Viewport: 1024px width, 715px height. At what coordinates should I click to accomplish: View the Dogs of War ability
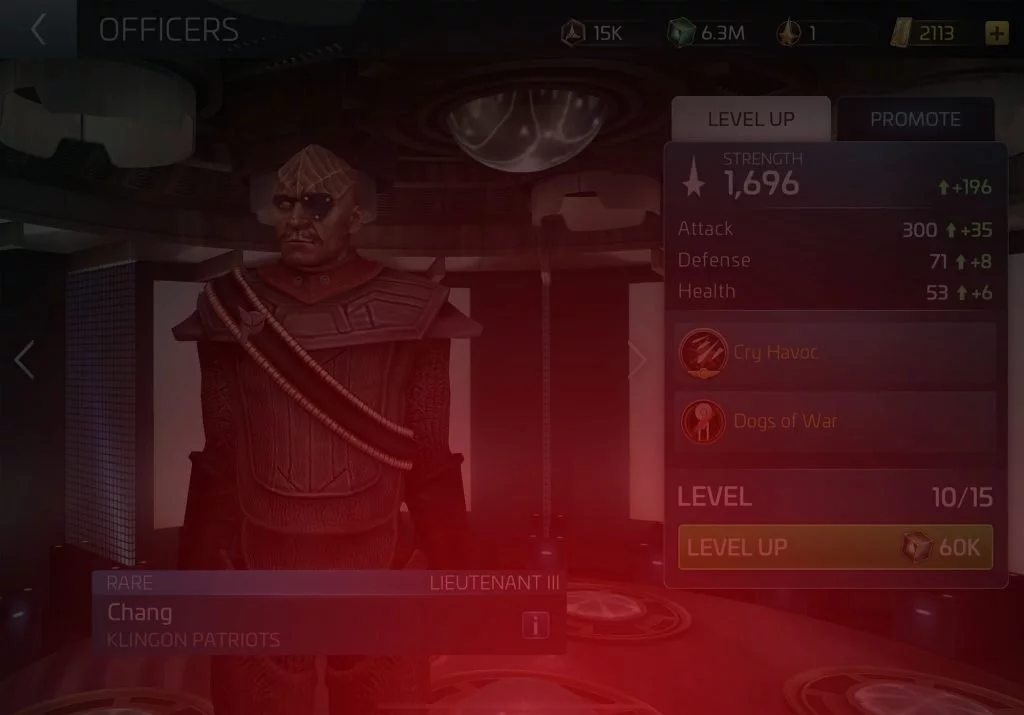(835, 421)
